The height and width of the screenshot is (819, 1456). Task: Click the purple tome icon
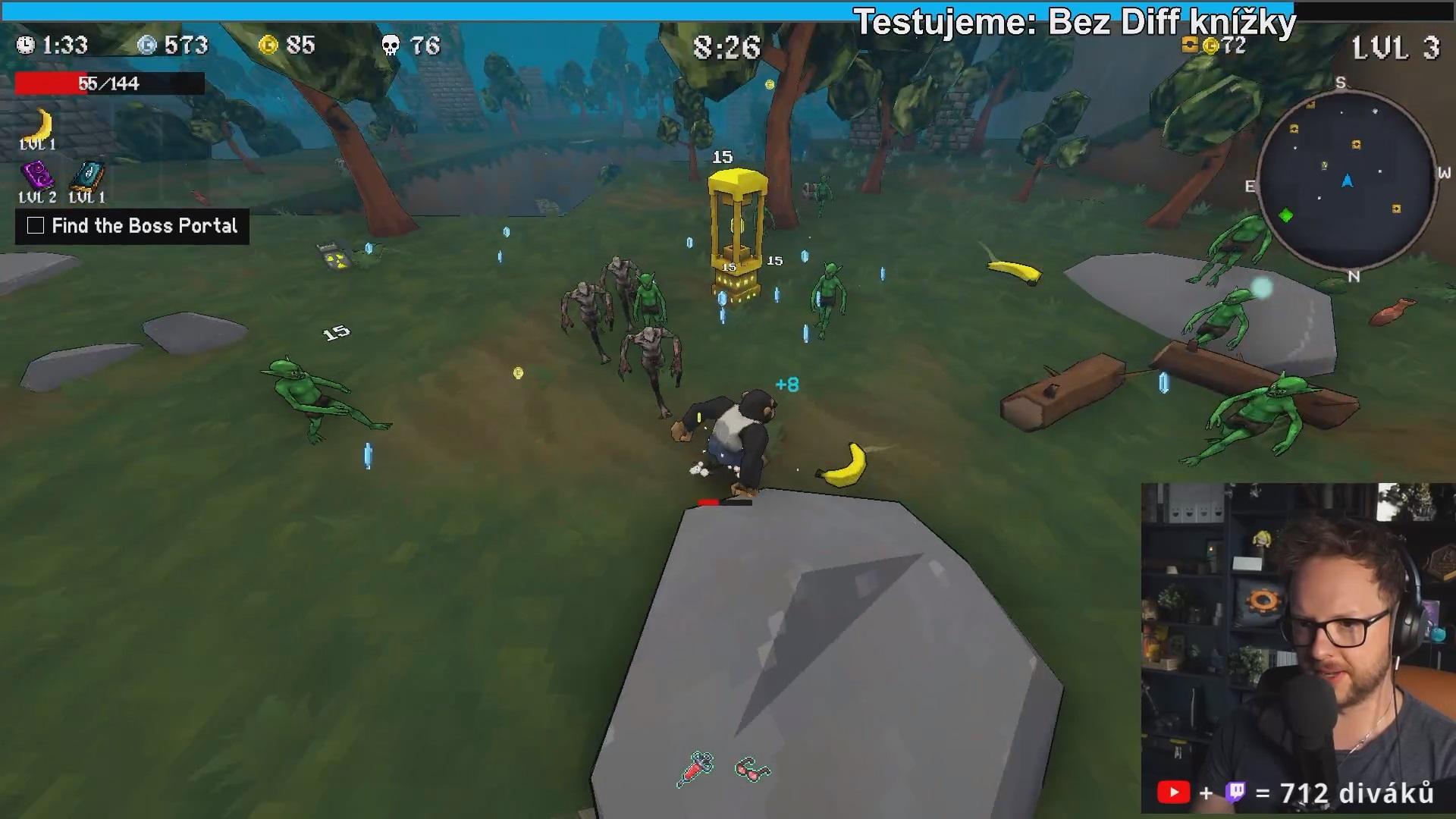pos(37,176)
